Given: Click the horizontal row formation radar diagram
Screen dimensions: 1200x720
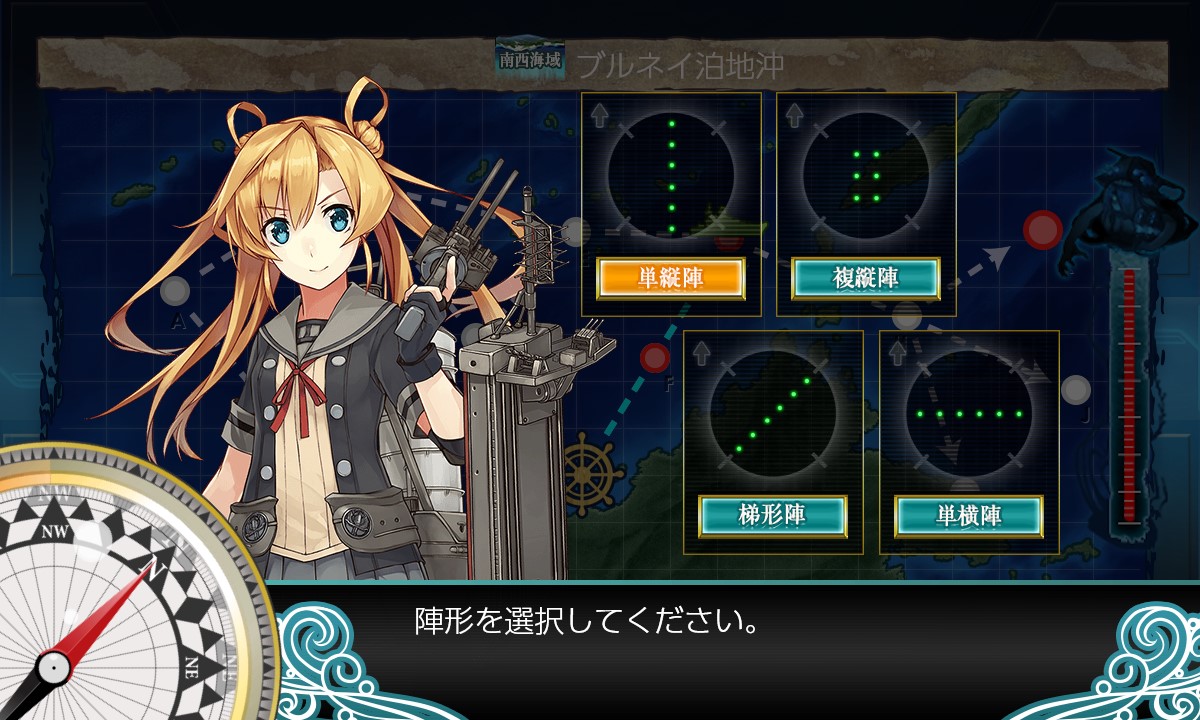Looking at the screenshot, I should coord(968,412).
